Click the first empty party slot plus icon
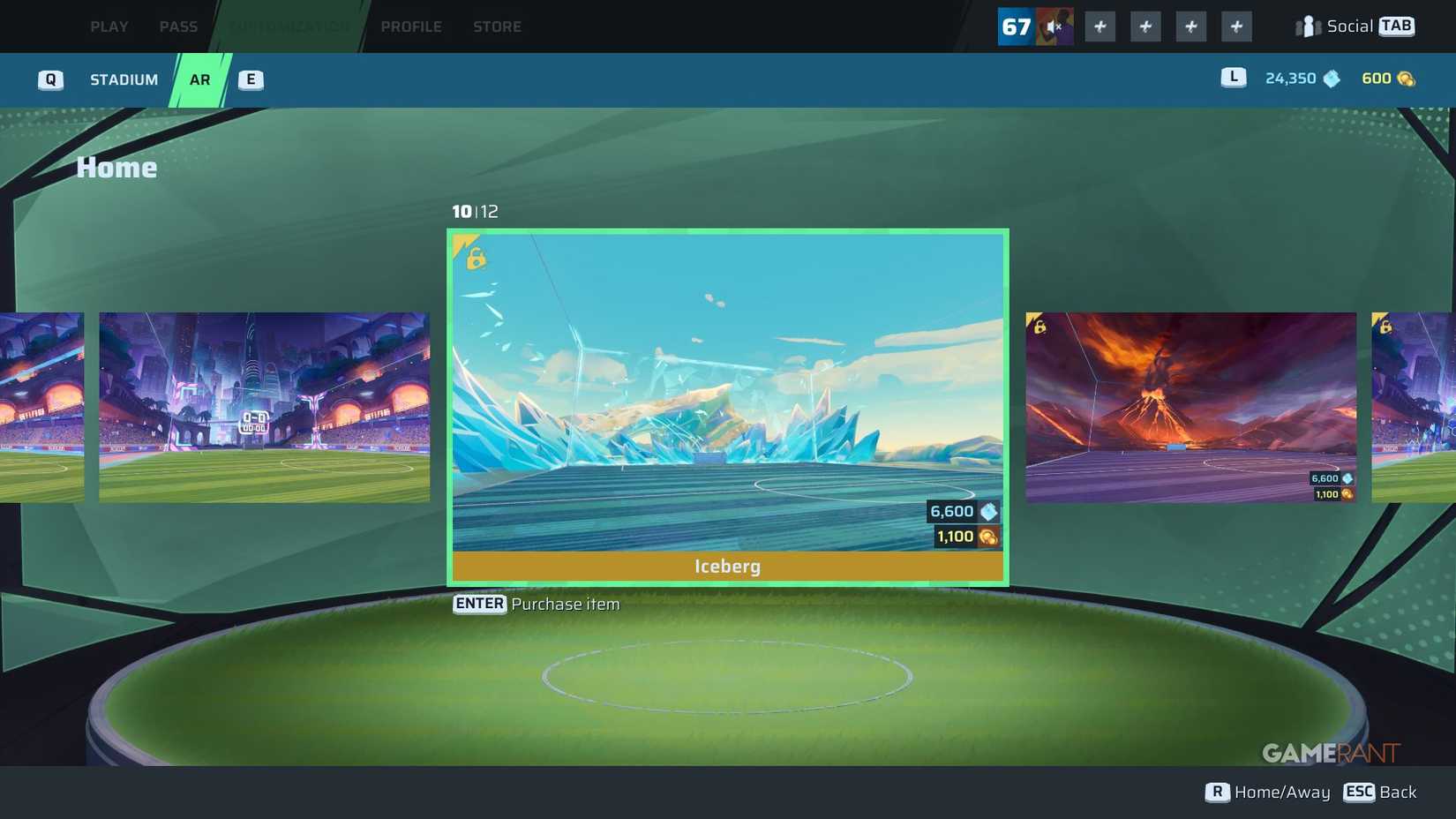 1100,26
